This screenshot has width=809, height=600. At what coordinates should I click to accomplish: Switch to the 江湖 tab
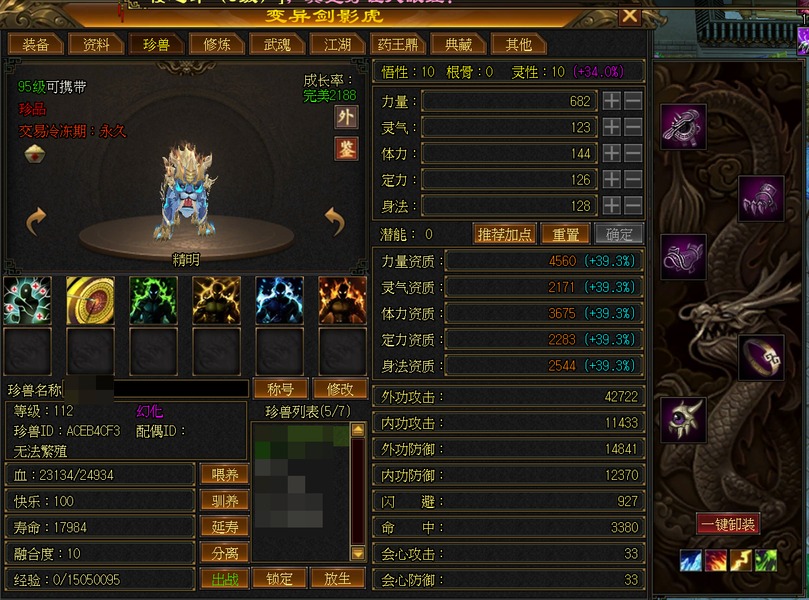click(337, 44)
